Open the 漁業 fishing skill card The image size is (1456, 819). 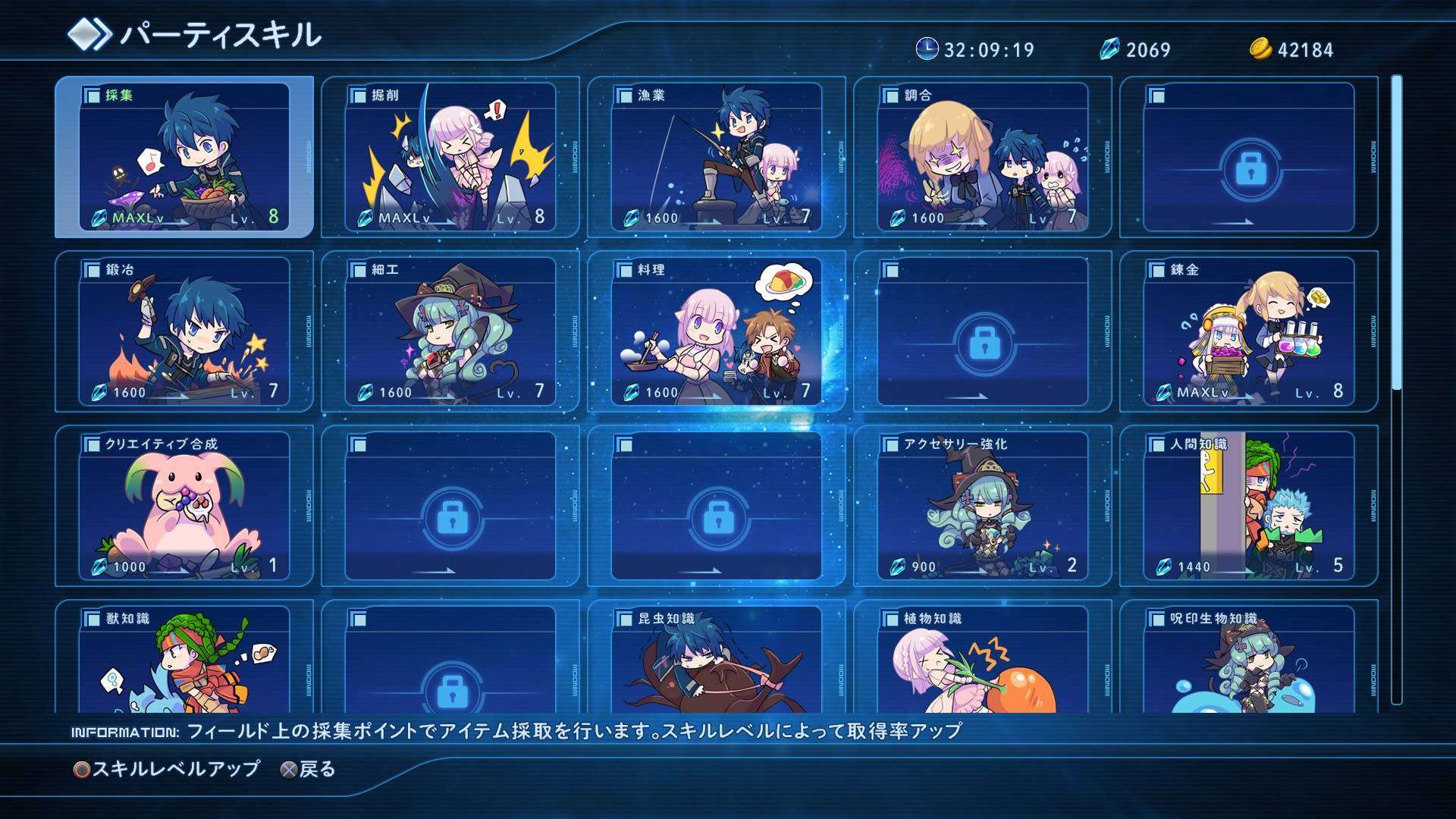pos(717,157)
